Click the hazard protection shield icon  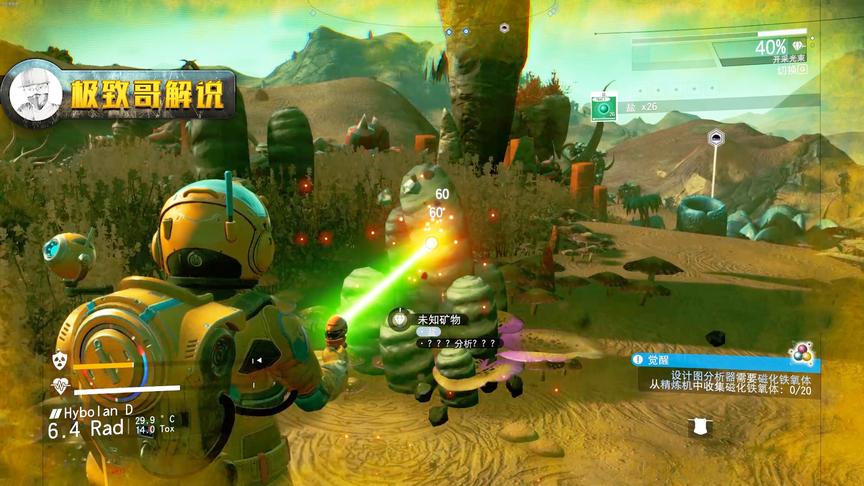click(59, 360)
